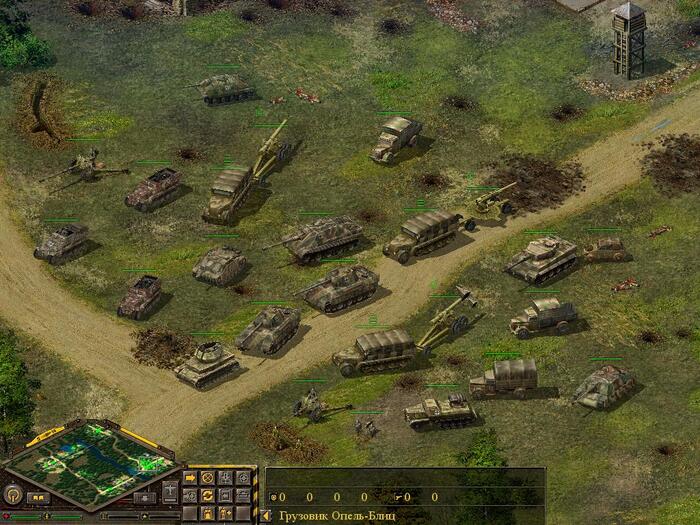The height and width of the screenshot is (525, 700).
Task: Click the small yellow left-arrow button
Action: coord(266,516)
